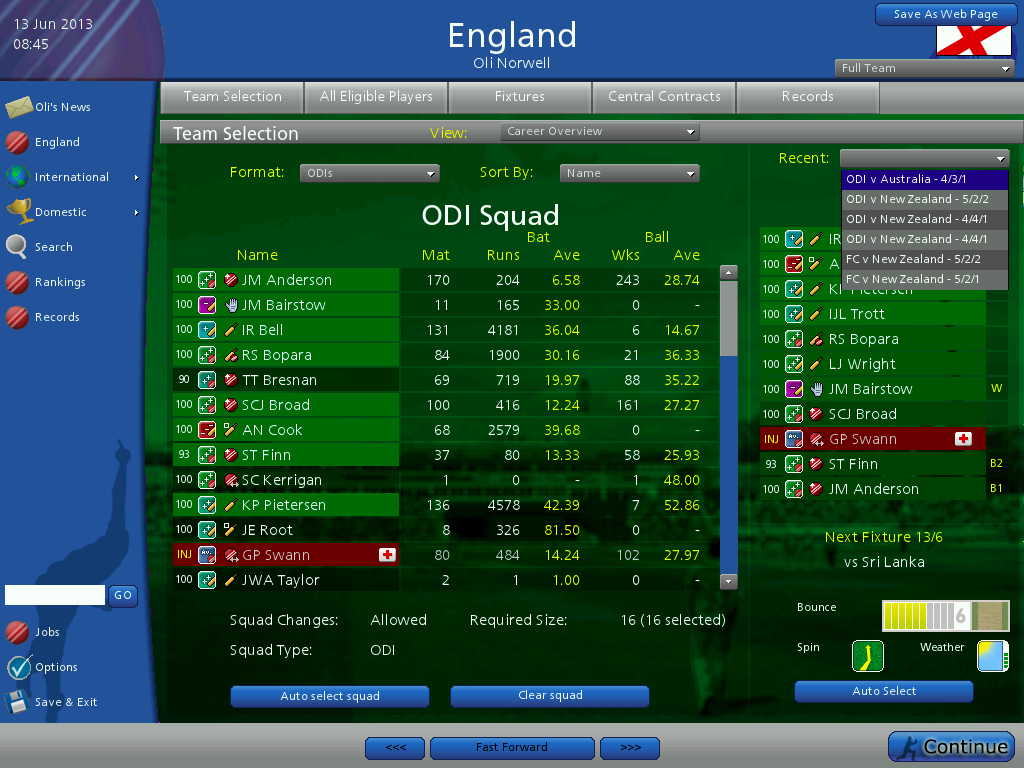Open the Options menu
1024x768 pixels.
point(56,667)
